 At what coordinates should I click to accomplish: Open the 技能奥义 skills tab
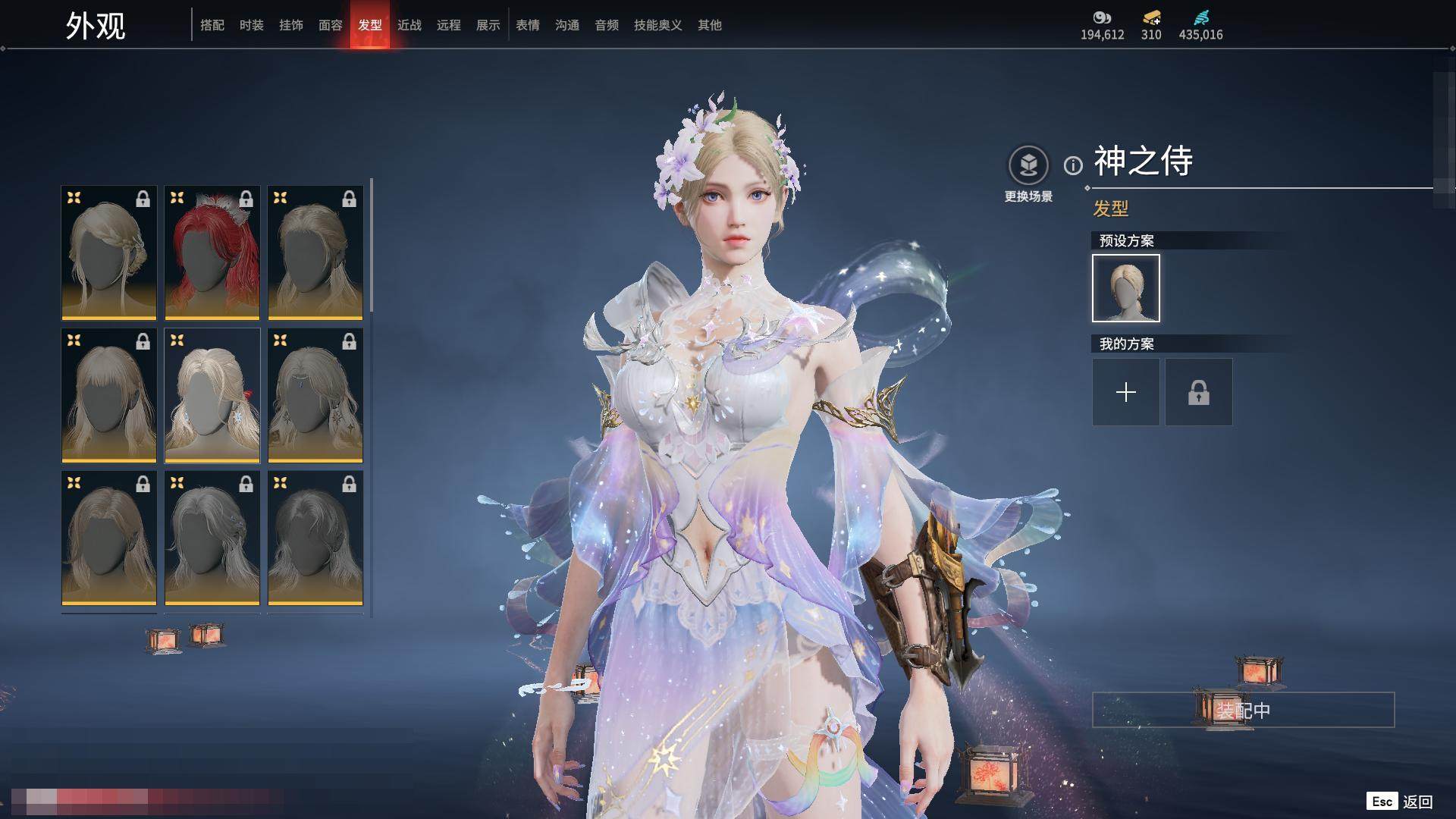tap(658, 25)
